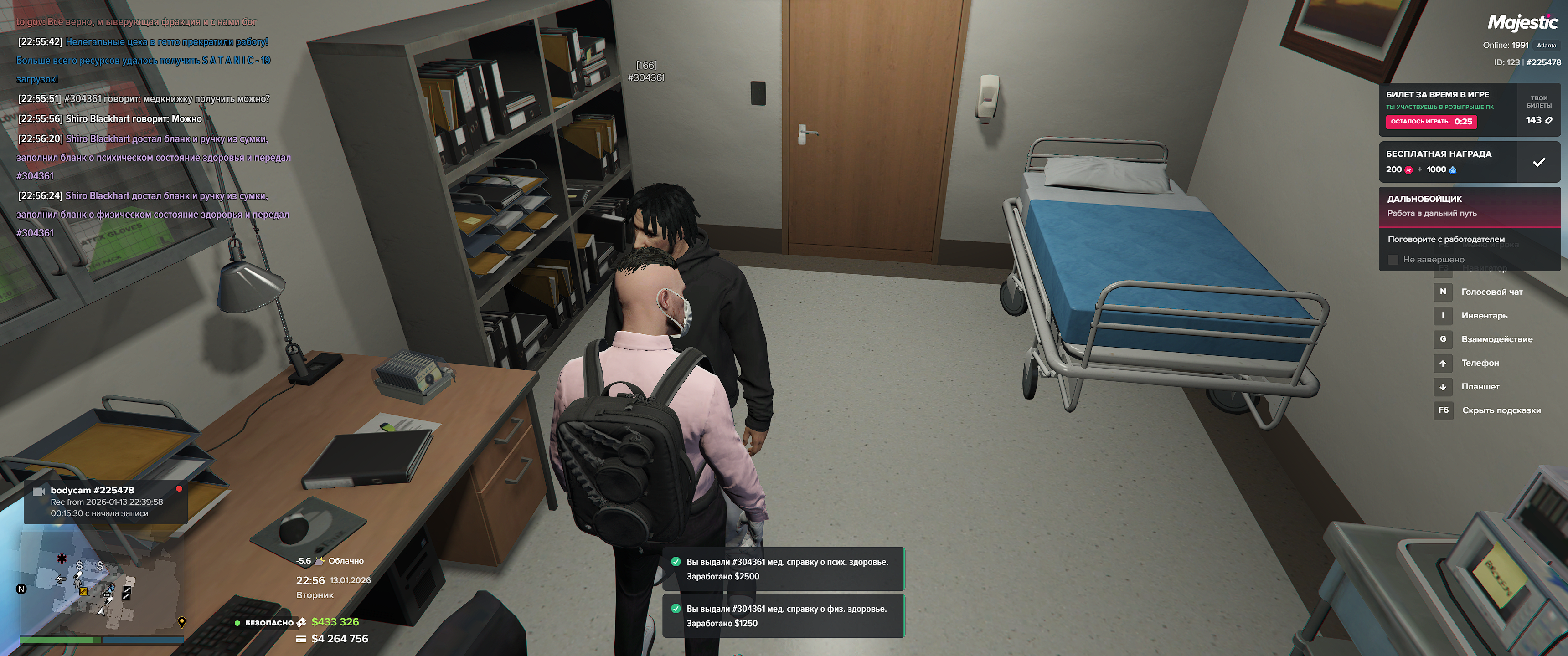Click the yellow pin on the minimap
This screenshot has height=656, width=1568.
[x=181, y=622]
